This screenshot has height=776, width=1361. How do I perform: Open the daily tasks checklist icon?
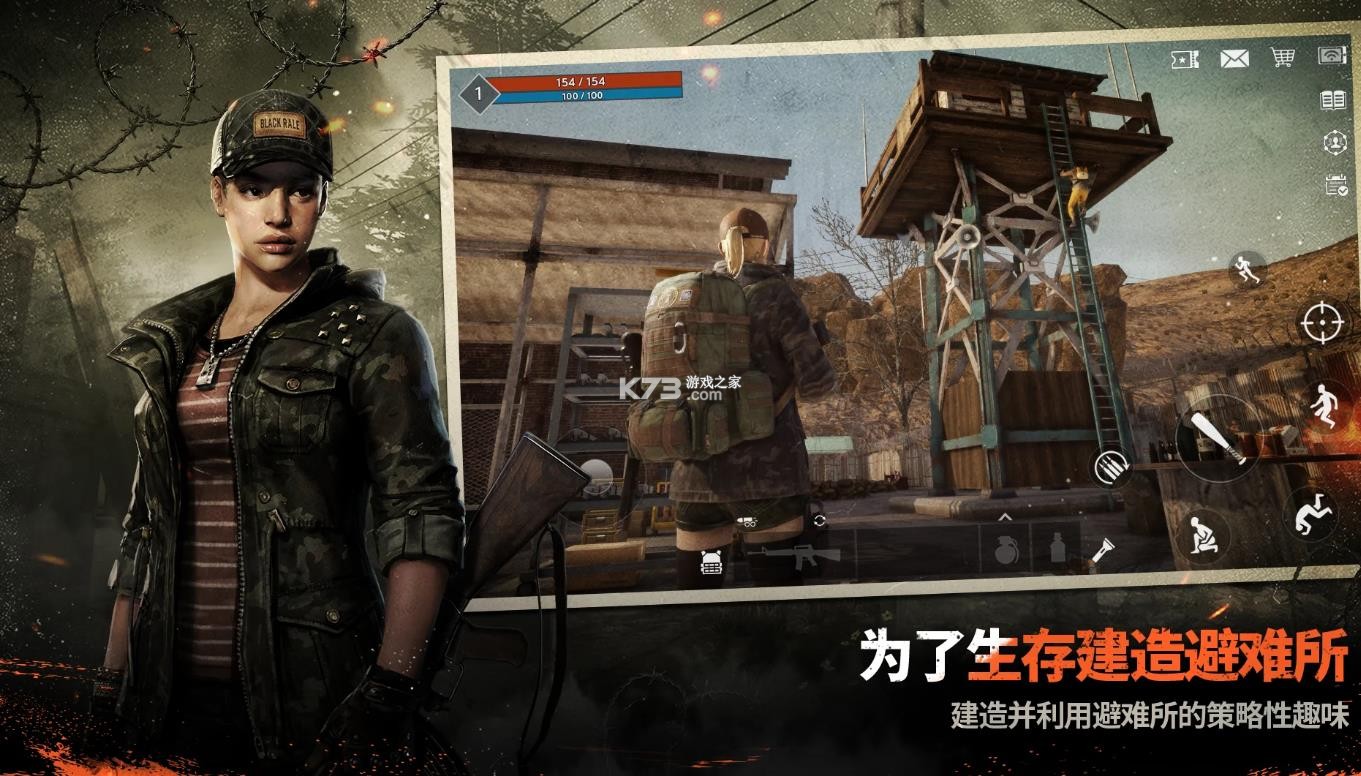pos(1335,184)
